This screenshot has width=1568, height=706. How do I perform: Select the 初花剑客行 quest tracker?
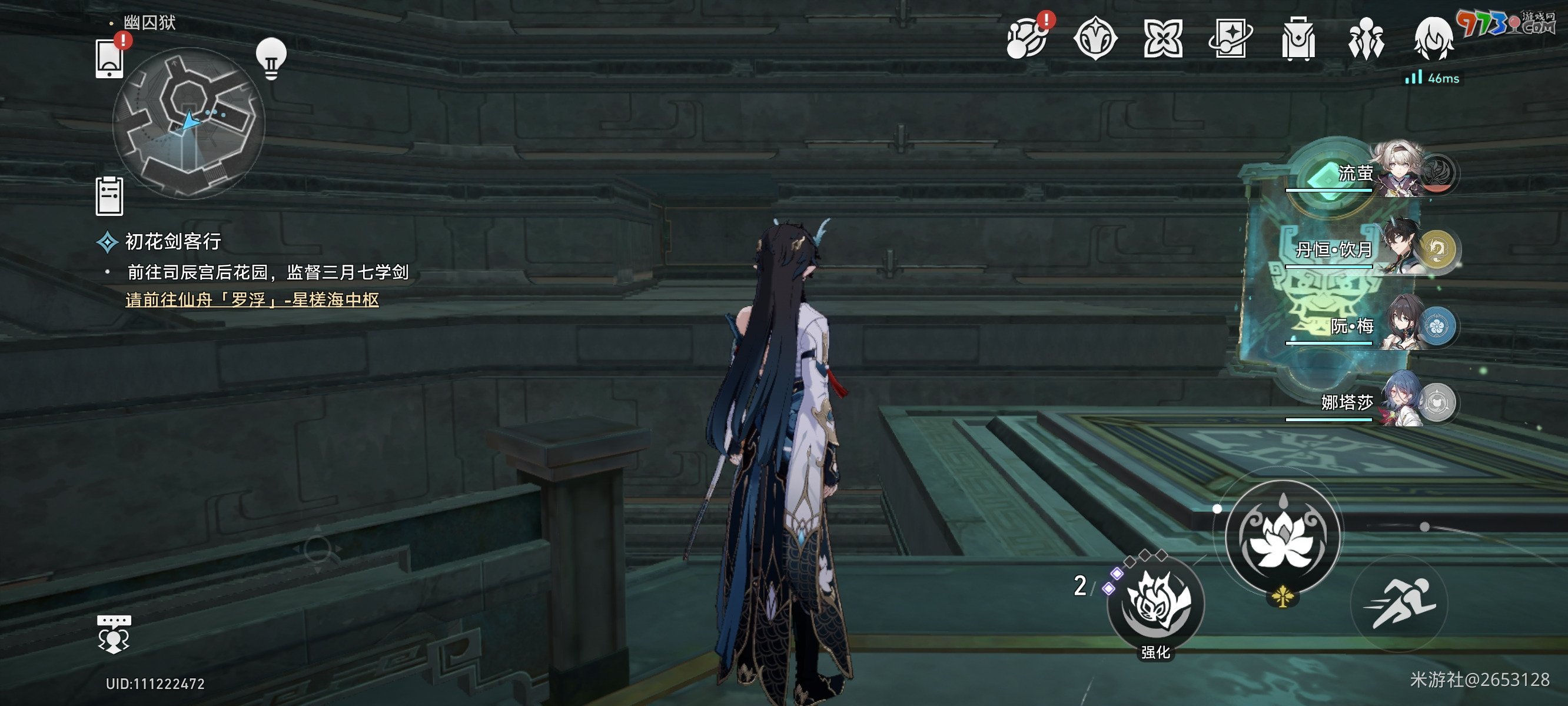tap(172, 242)
